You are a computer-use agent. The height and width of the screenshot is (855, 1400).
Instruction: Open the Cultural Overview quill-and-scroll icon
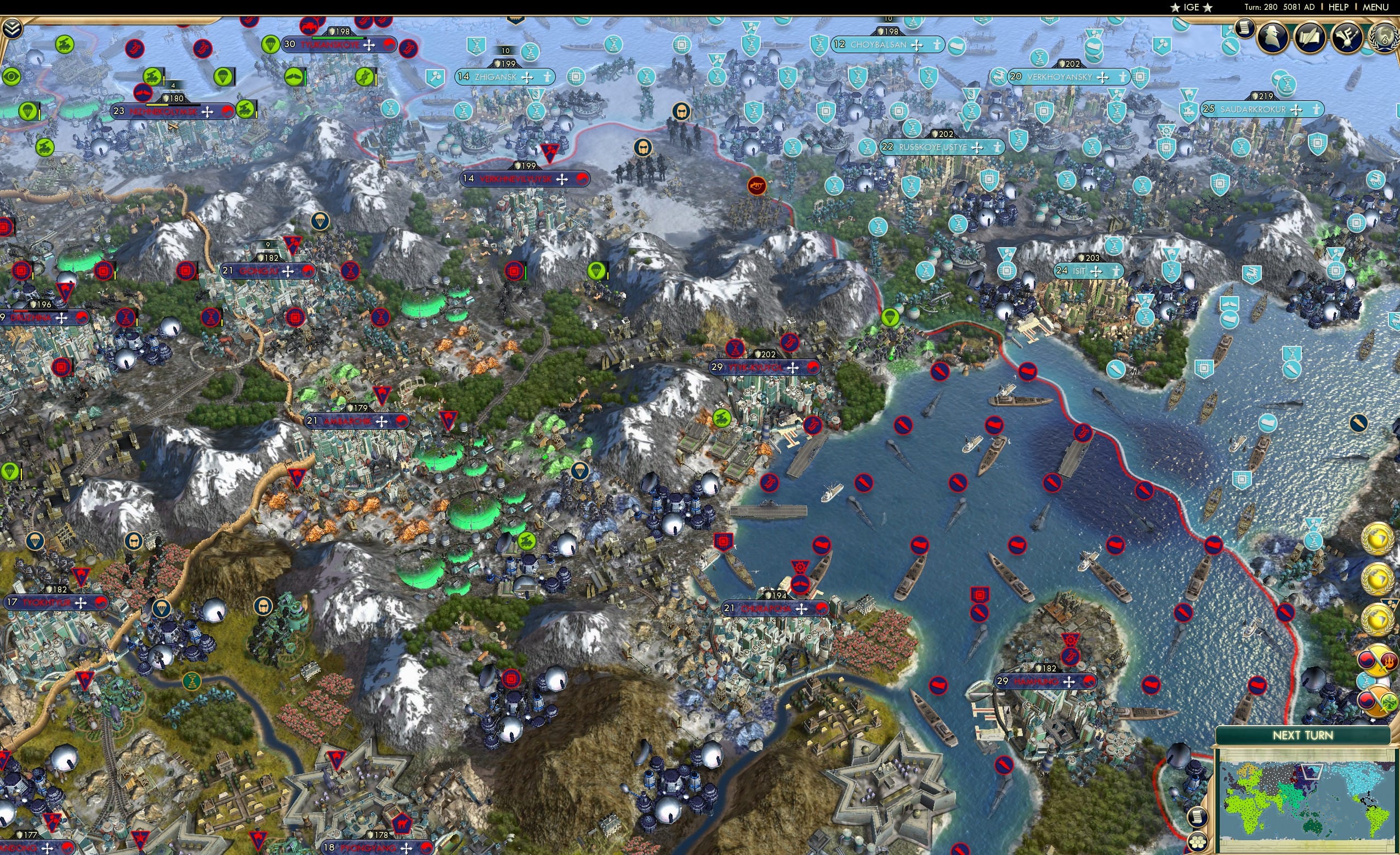1310,38
